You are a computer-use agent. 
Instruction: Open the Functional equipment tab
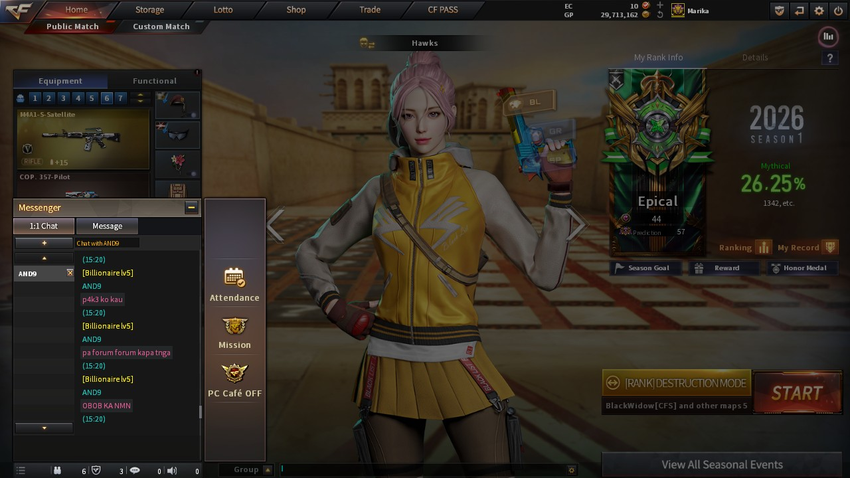pyautogui.click(x=154, y=81)
